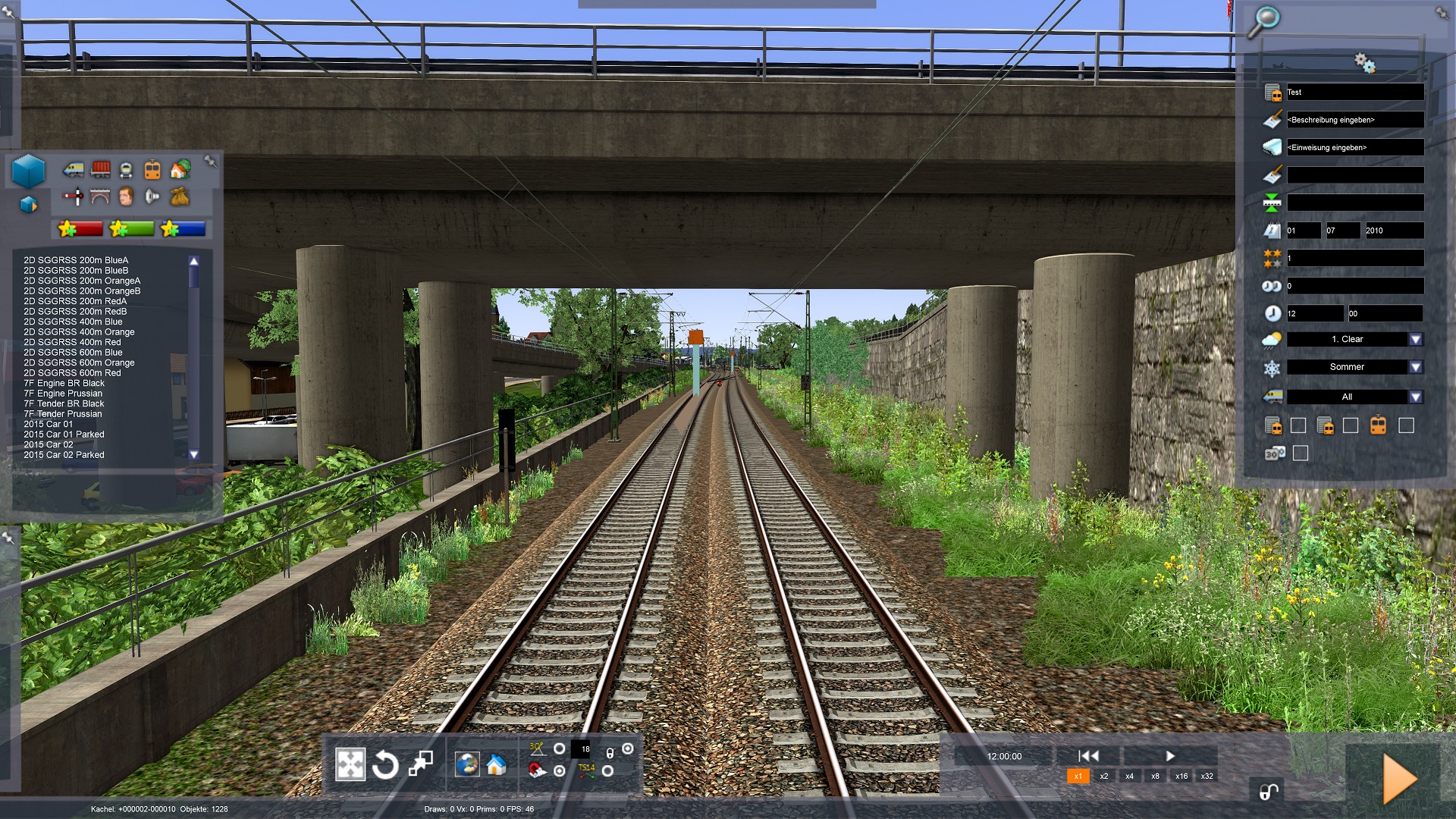Select '7F Engine BR Black' from the asset list
Screen dimensions: 1456x819
64,383
